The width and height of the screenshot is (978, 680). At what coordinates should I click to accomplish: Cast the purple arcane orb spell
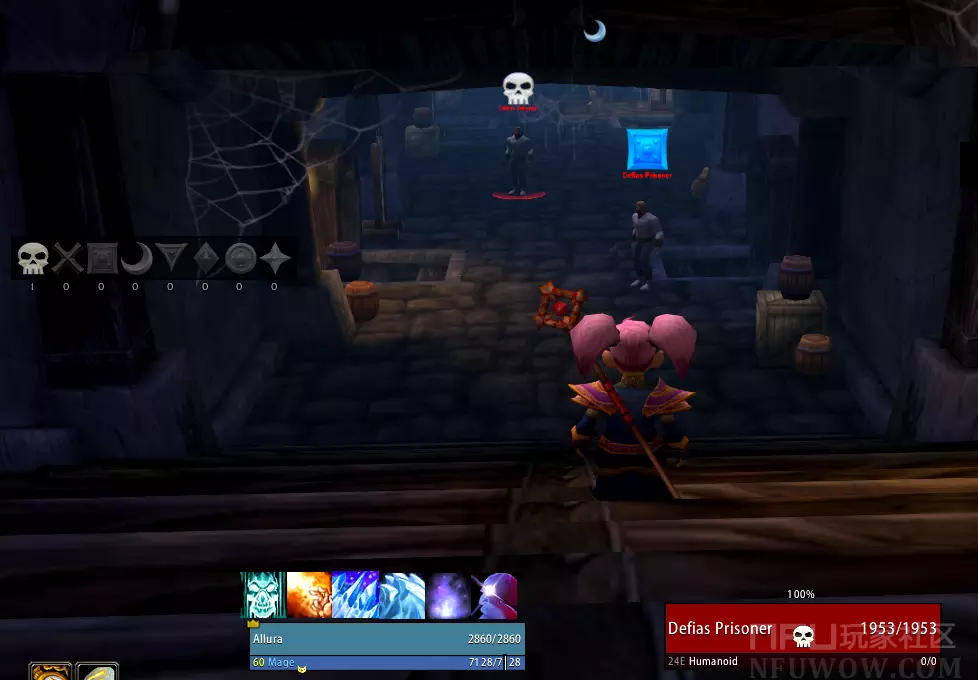[447, 596]
